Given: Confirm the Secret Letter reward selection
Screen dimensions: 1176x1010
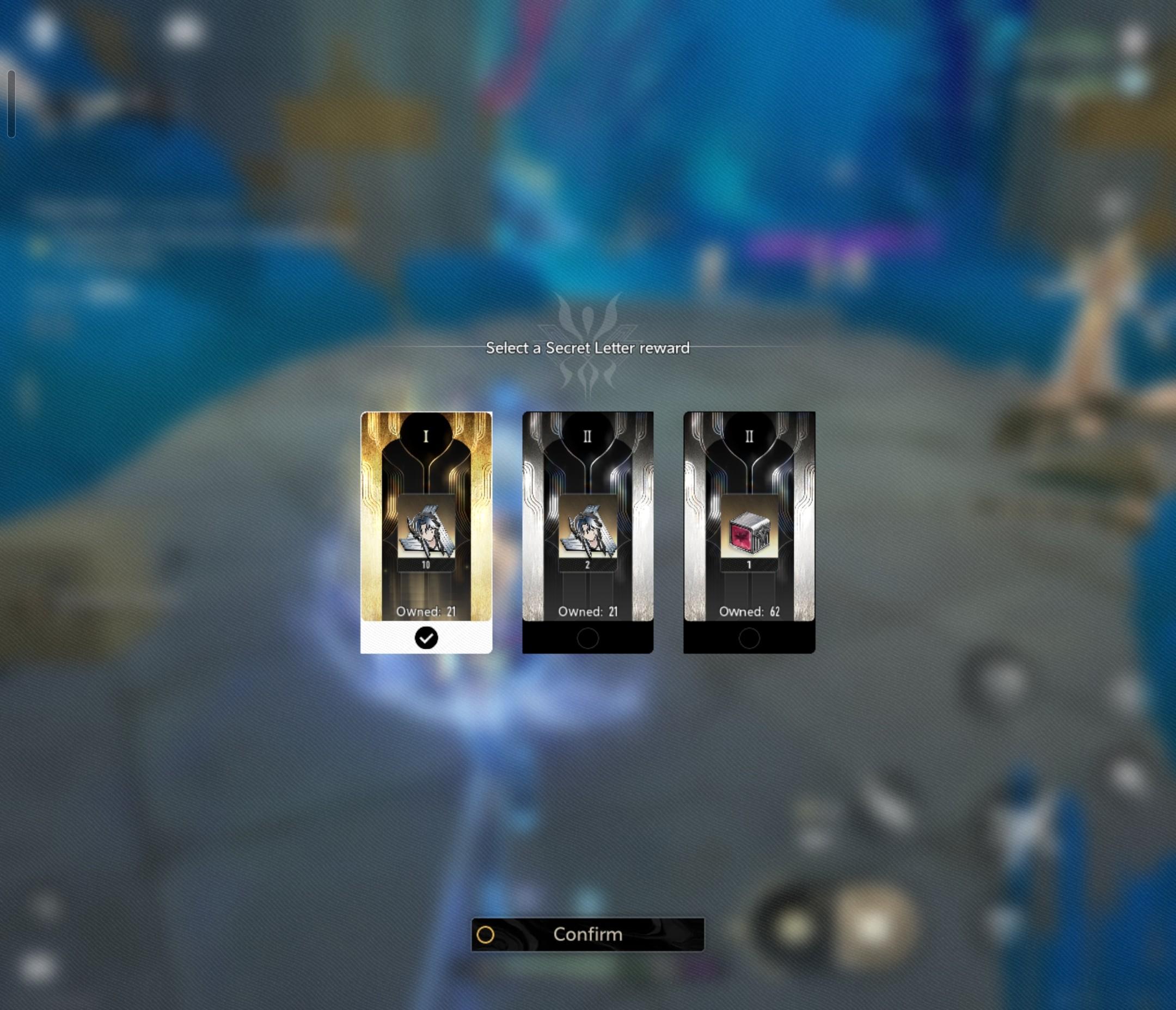Looking at the screenshot, I should pos(587,934).
